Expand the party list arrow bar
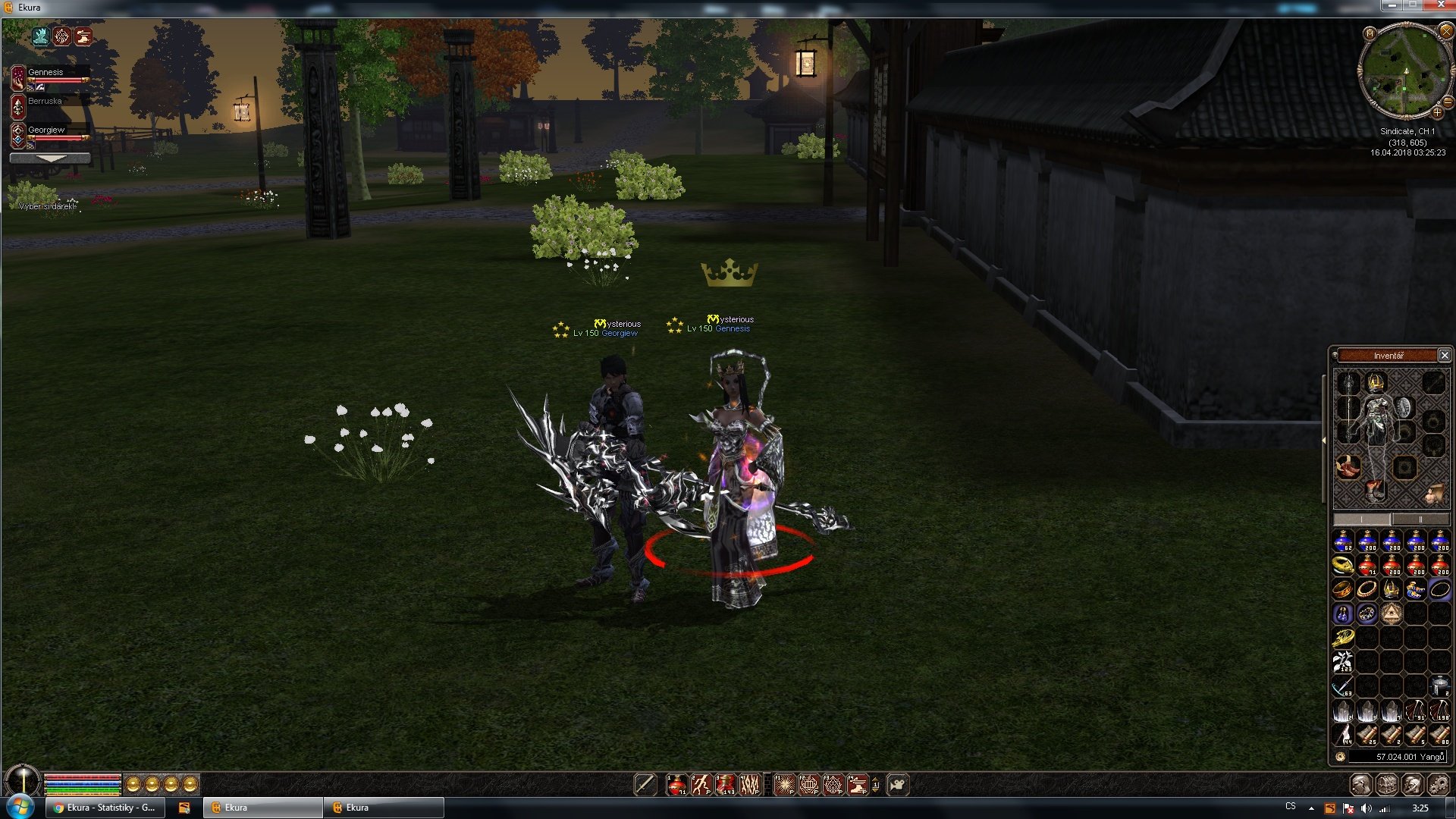 click(50, 158)
